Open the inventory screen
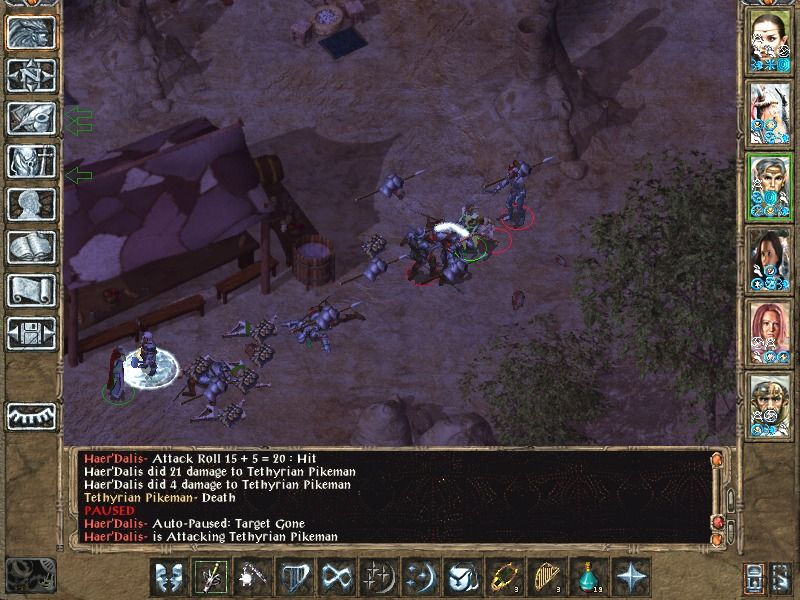The width and height of the screenshot is (800, 600). tap(29, 161)
